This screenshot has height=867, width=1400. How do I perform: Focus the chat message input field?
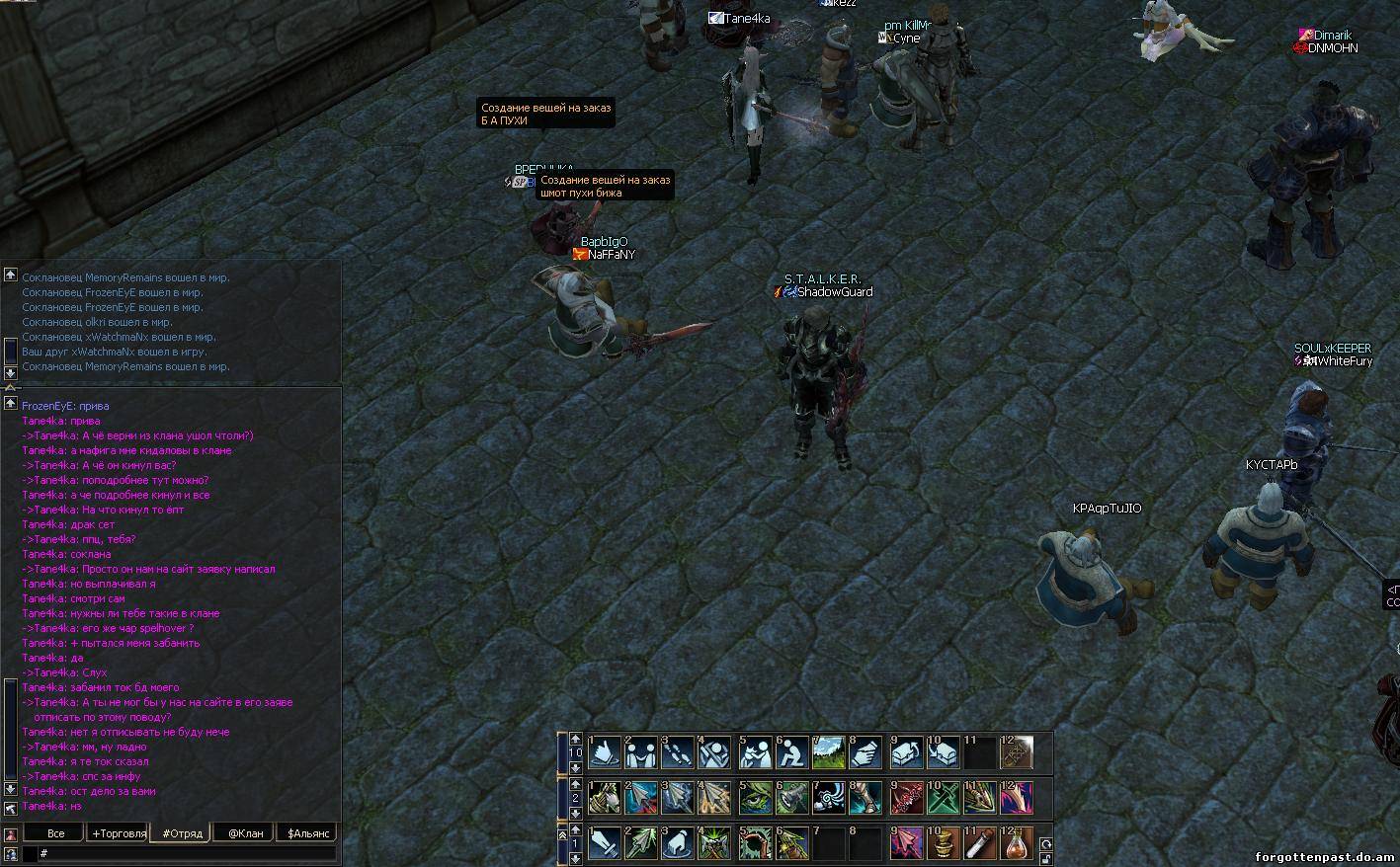tap(188, 853)
